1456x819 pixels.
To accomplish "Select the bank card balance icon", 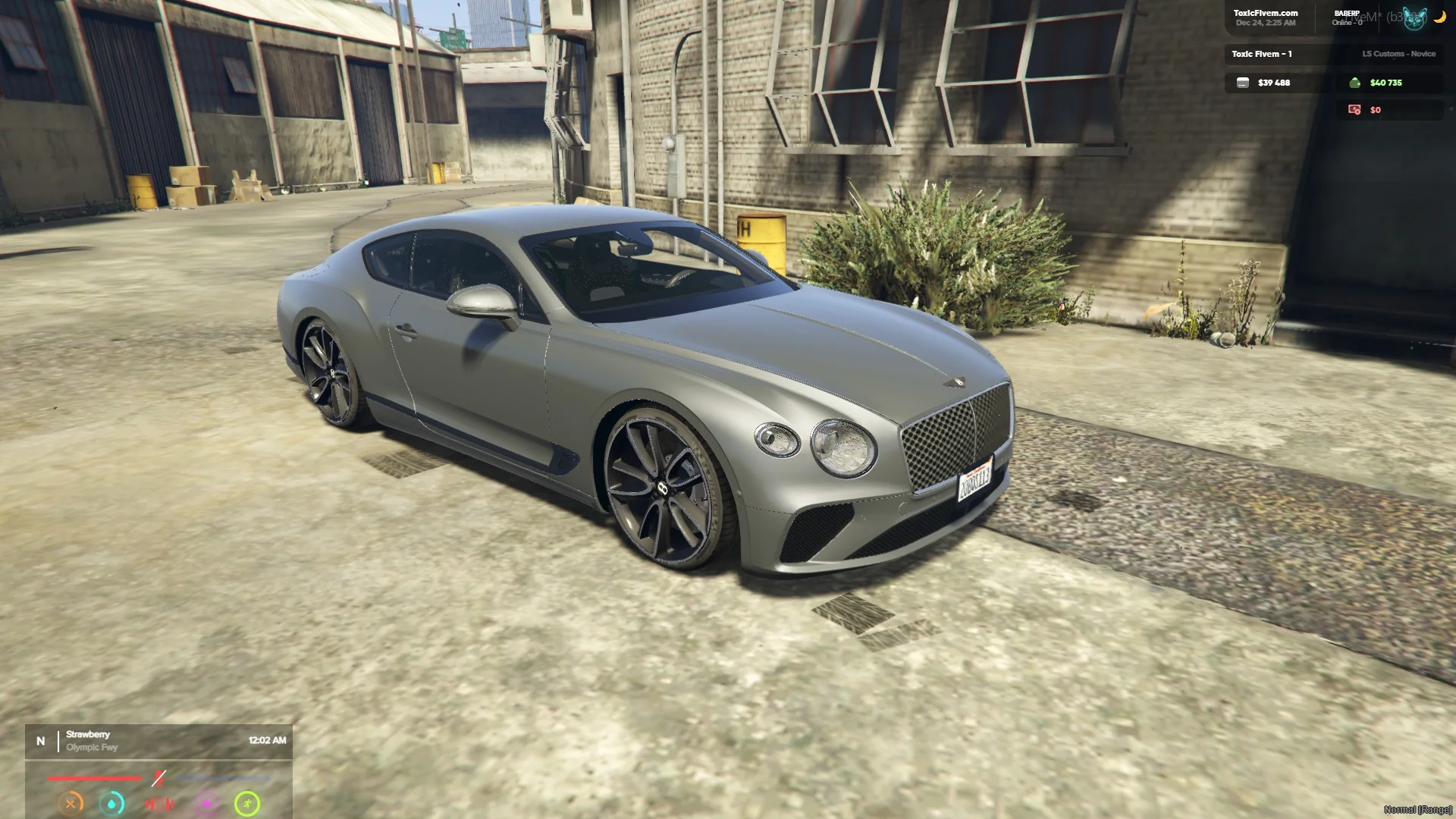I will pyautogui.click(x=1243, y=83).
